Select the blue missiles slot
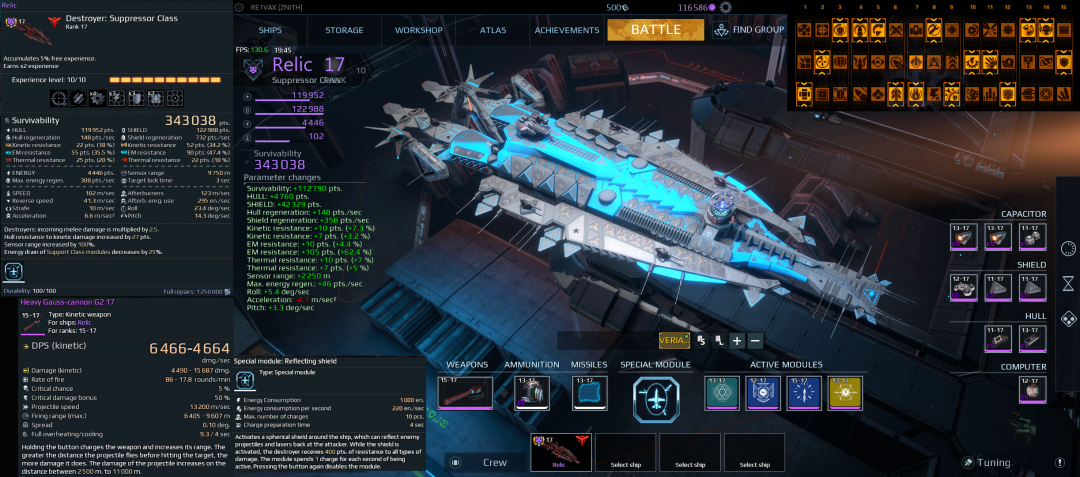 (x=589, y=392)
